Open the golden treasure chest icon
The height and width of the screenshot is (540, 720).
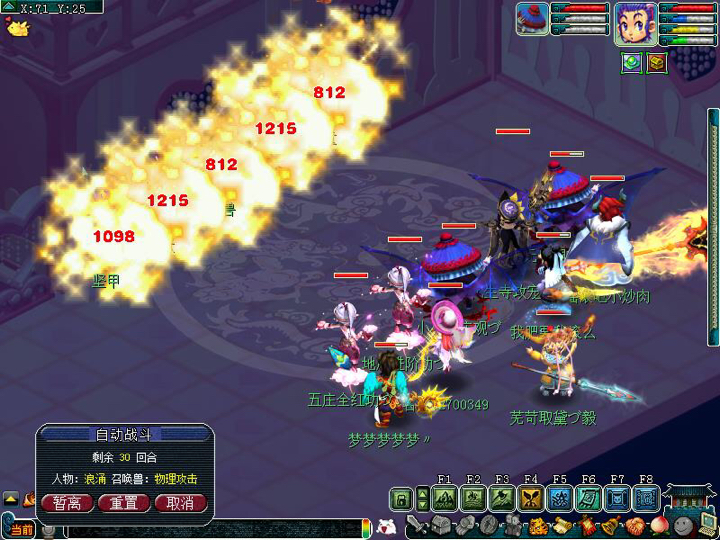pyautogui.click(x=656, y=62)
